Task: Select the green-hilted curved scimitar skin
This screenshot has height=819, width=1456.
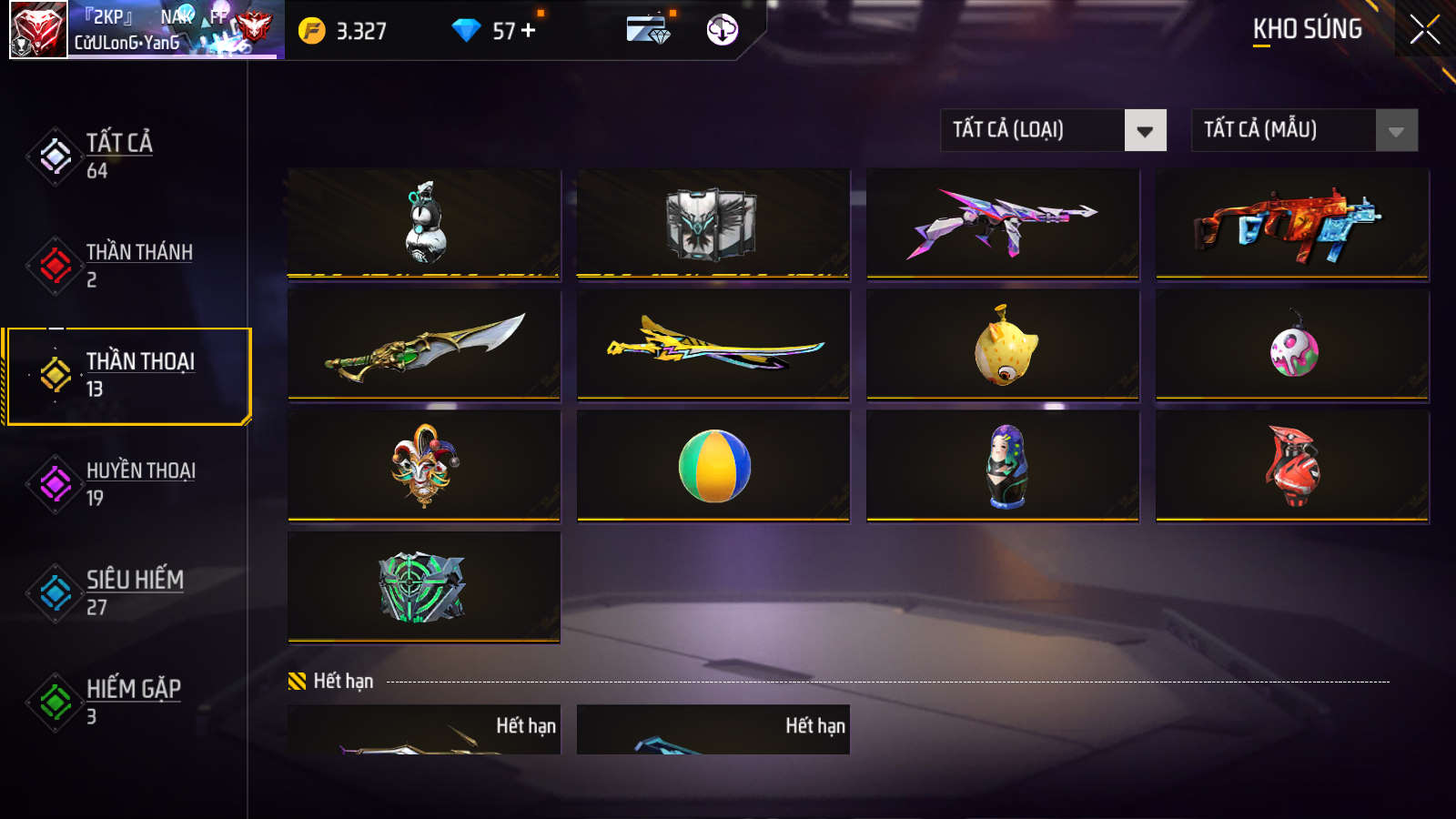Action: pos(424,346)
